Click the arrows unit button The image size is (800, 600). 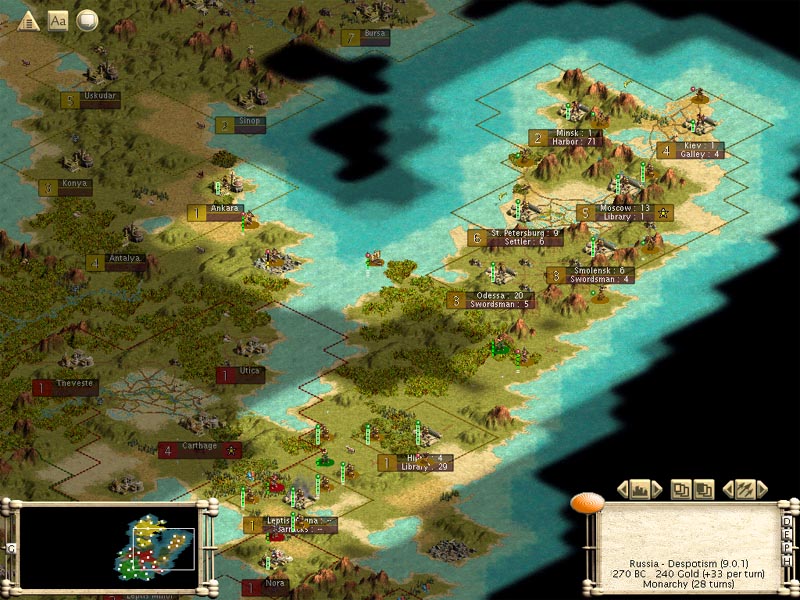click(744, 489)
